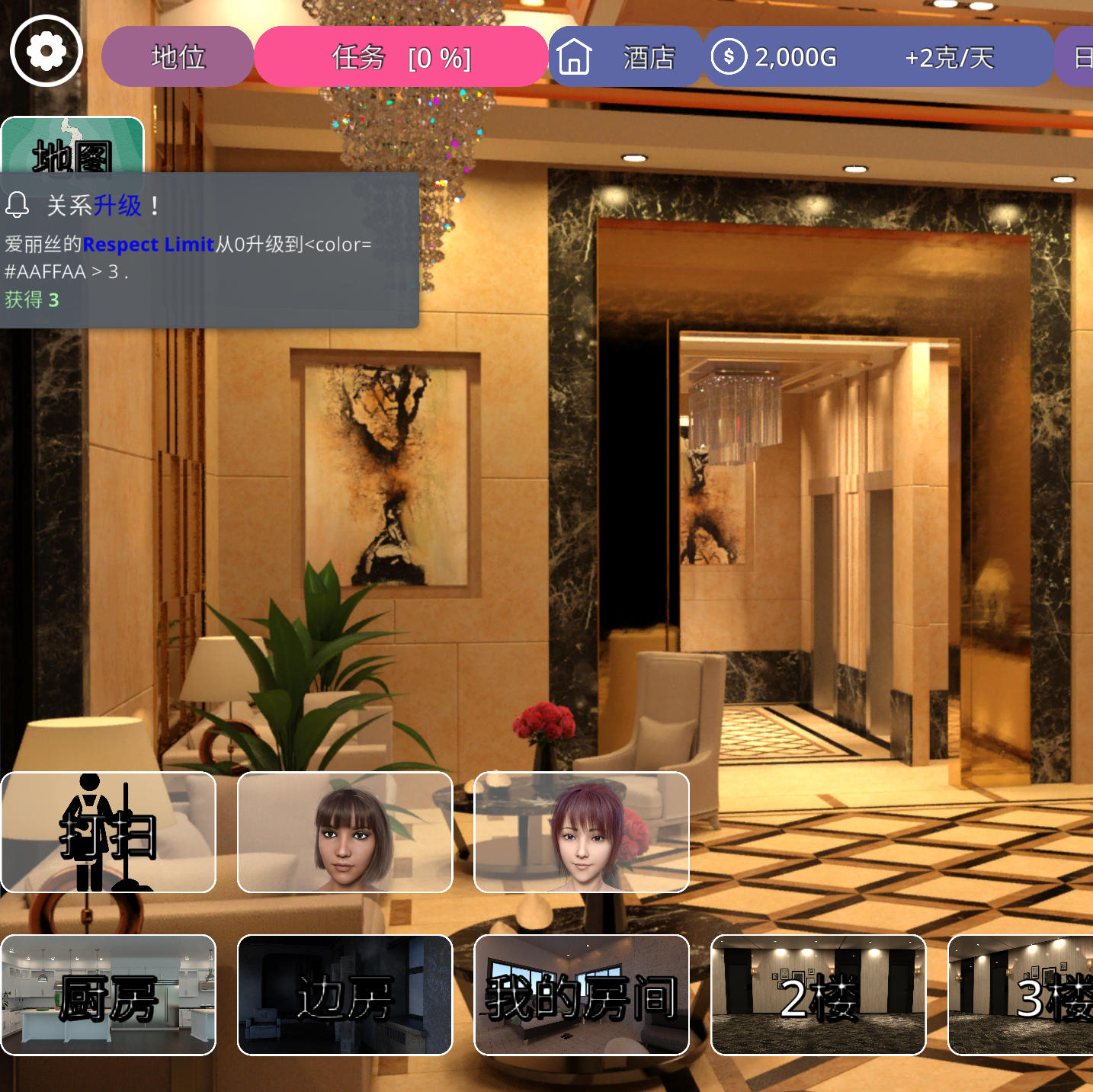
Task: Click the bell icon on the notification
Action: coord(18,204)
